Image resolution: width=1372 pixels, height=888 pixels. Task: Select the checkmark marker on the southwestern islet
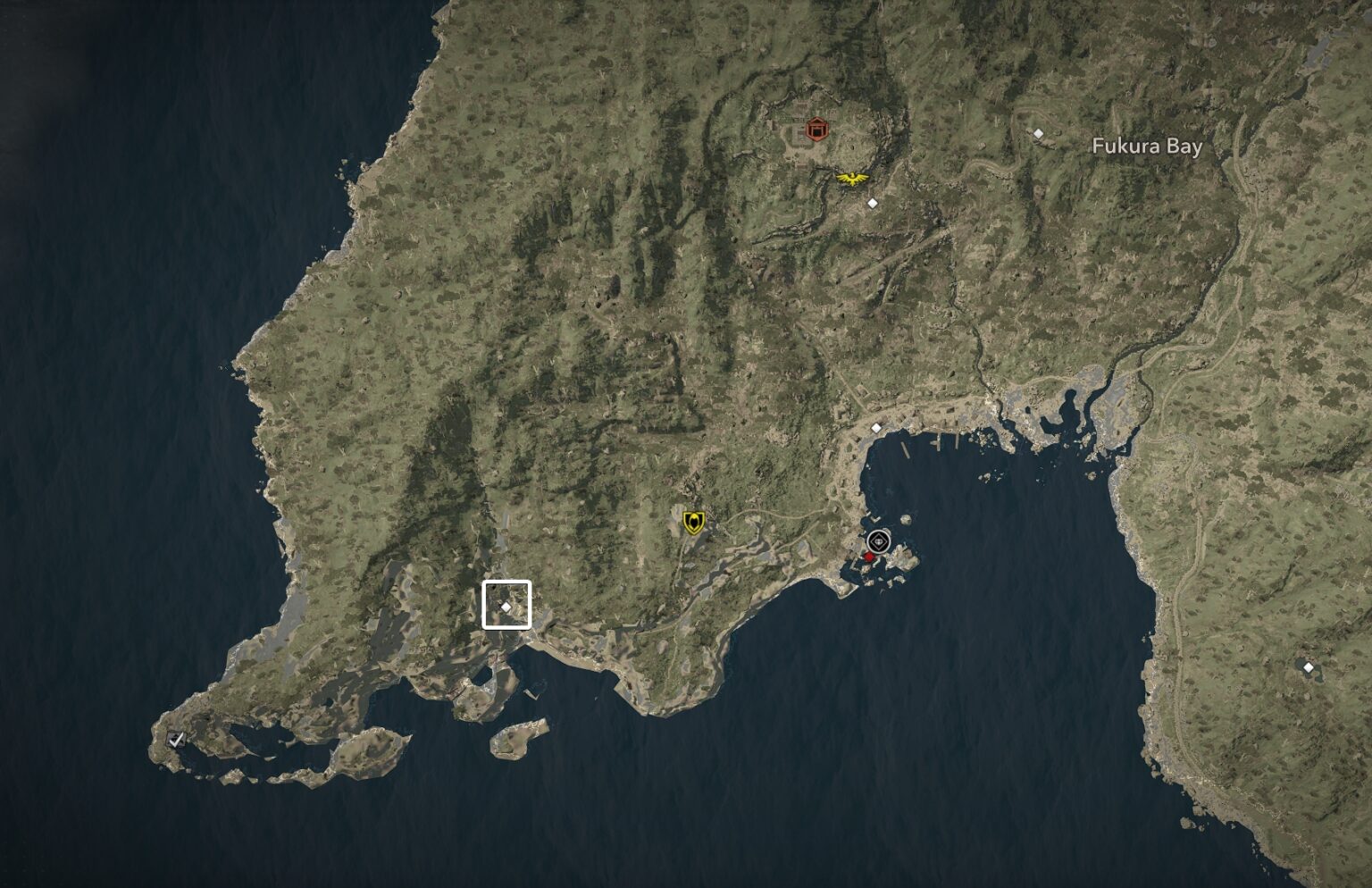tap(175, 737)
